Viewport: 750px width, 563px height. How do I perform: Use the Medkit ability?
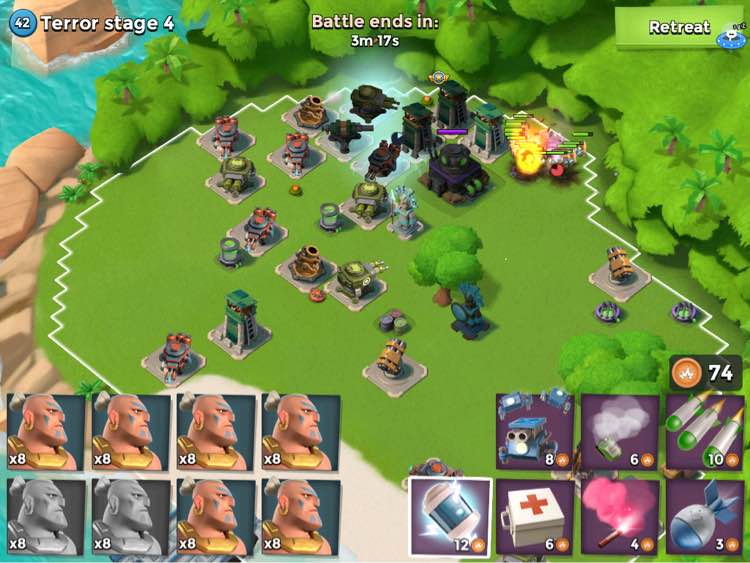pos(534,516)
